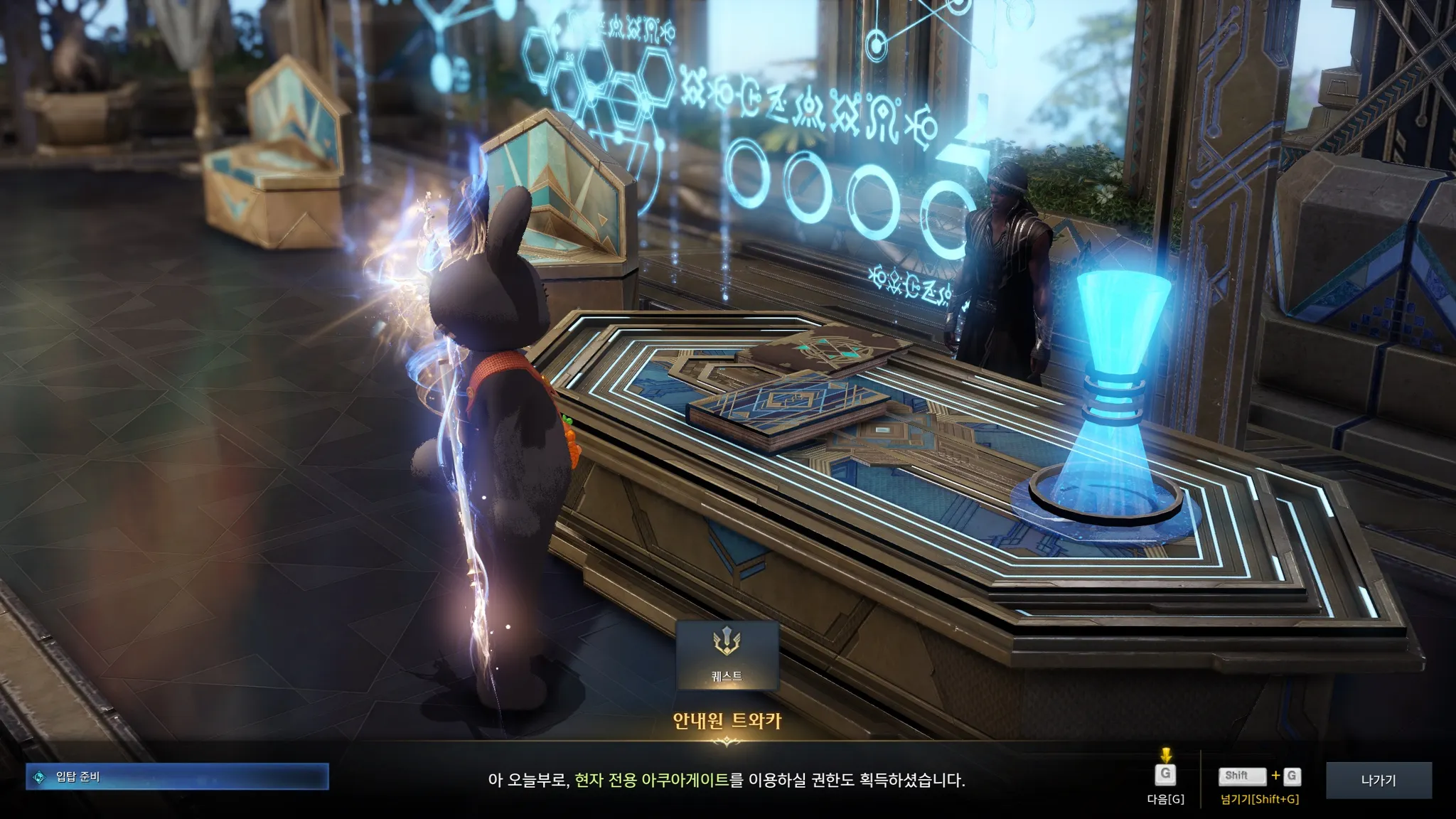This screenshot has width=1456, height=819.
Task: Open the 퀘스트 dialogue option
Action: 727,655
